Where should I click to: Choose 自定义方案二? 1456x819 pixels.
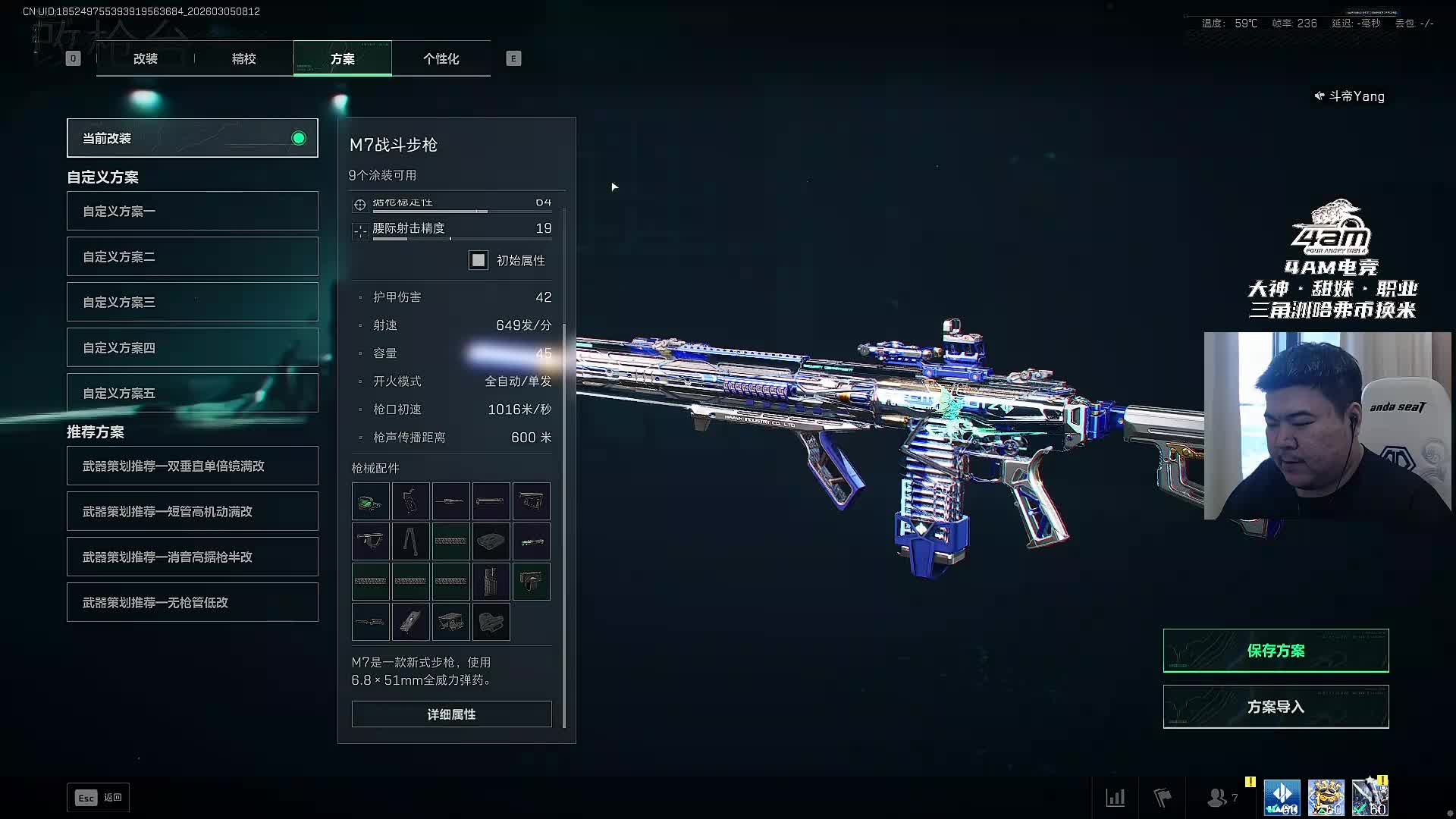click(x=192, y=256)
